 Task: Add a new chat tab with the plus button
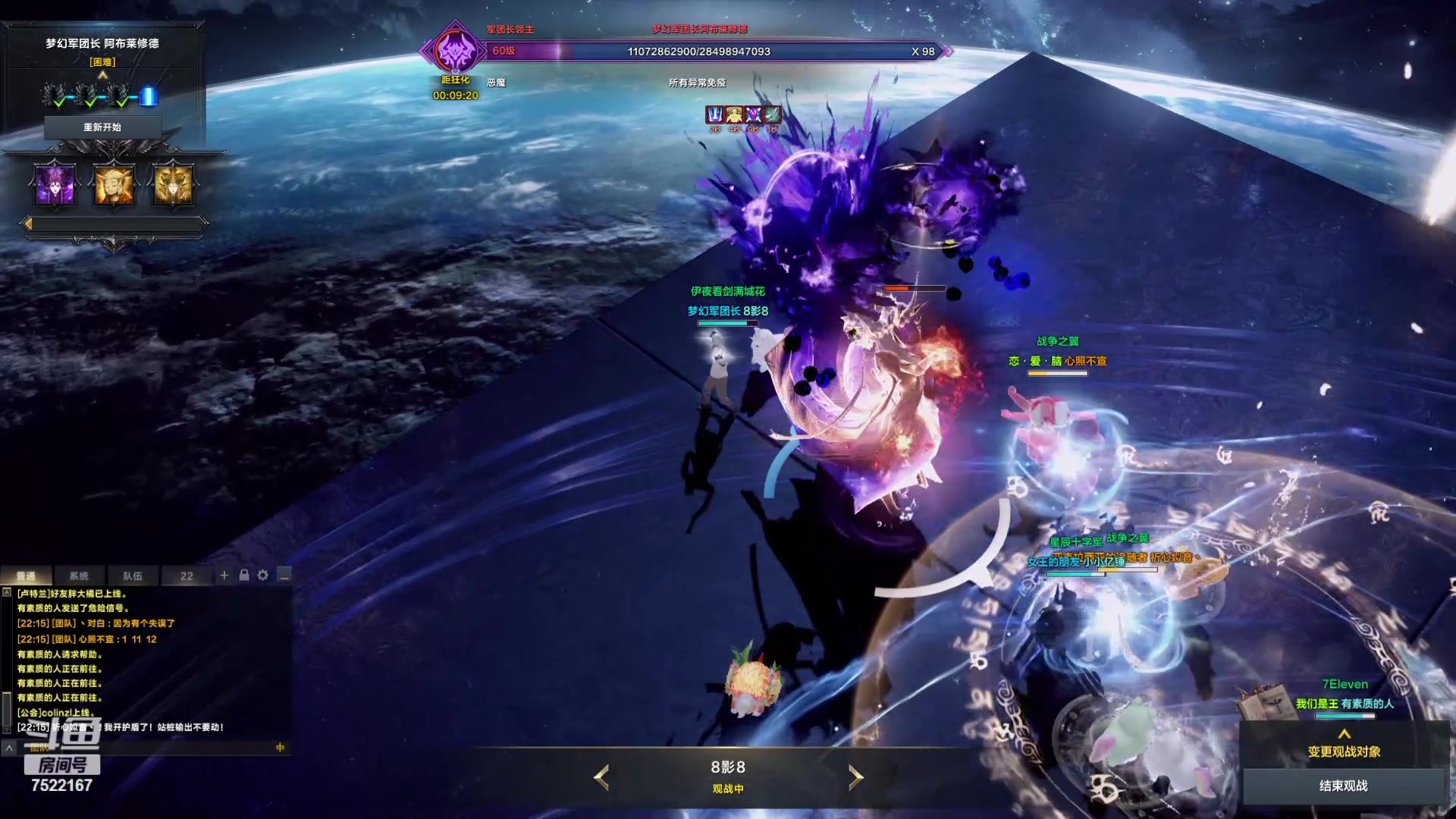(224, 576)
